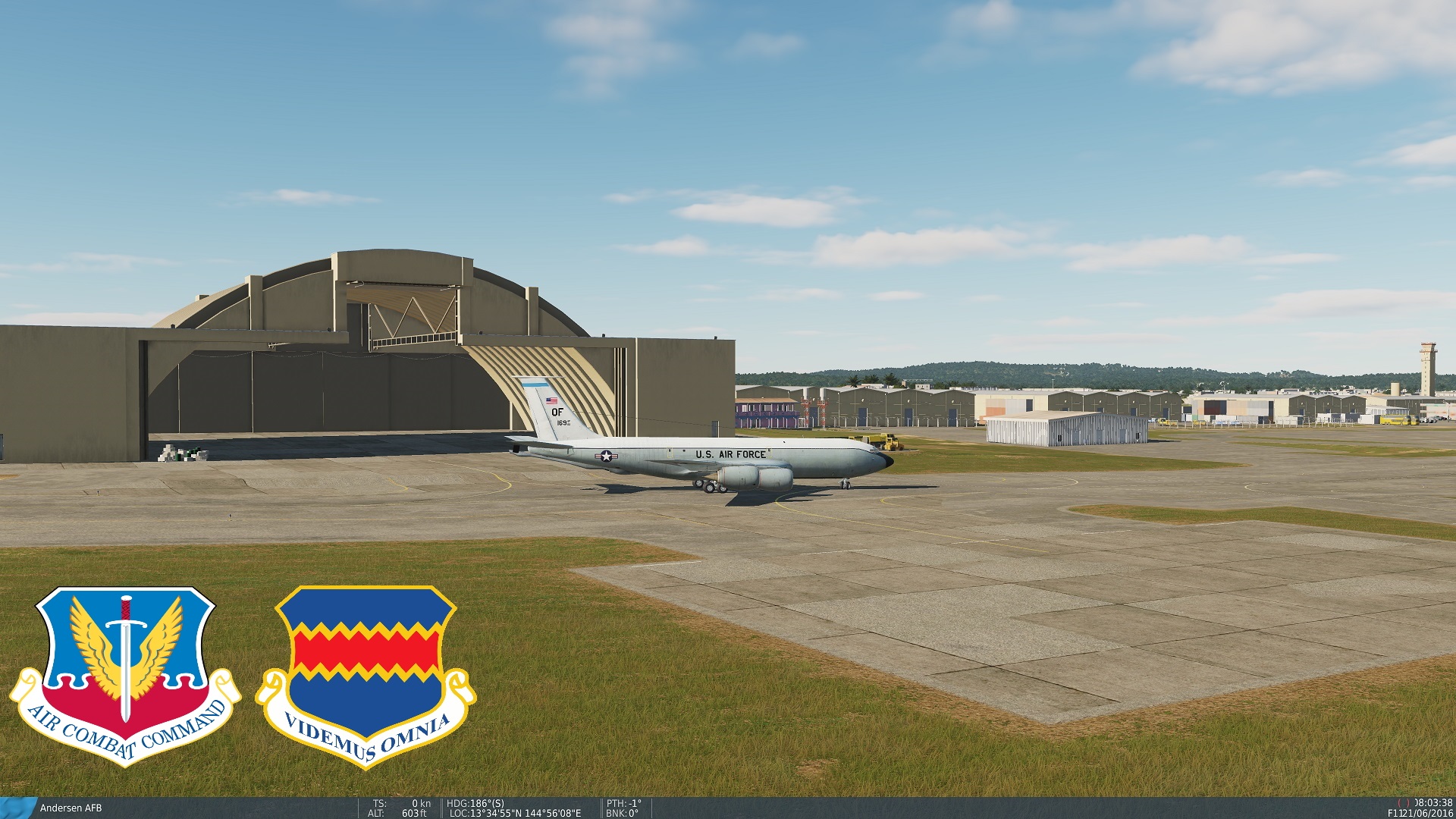Click the 21/06/2016 date display
Viewport: 1456px width, 819px height.
[x=1426, y=814]
